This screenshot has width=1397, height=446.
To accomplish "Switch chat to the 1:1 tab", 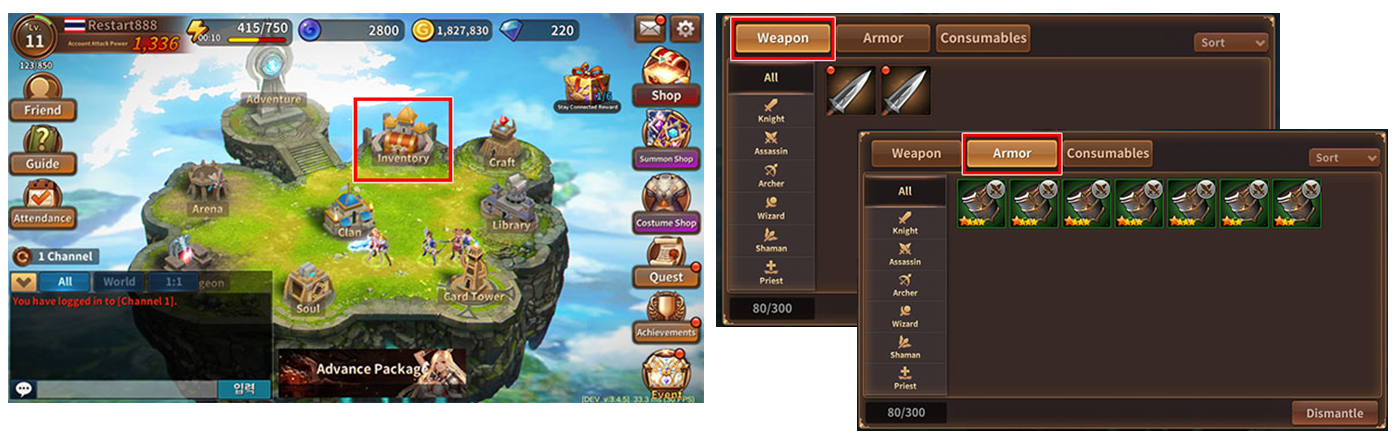I will click(x=173, y=283).
